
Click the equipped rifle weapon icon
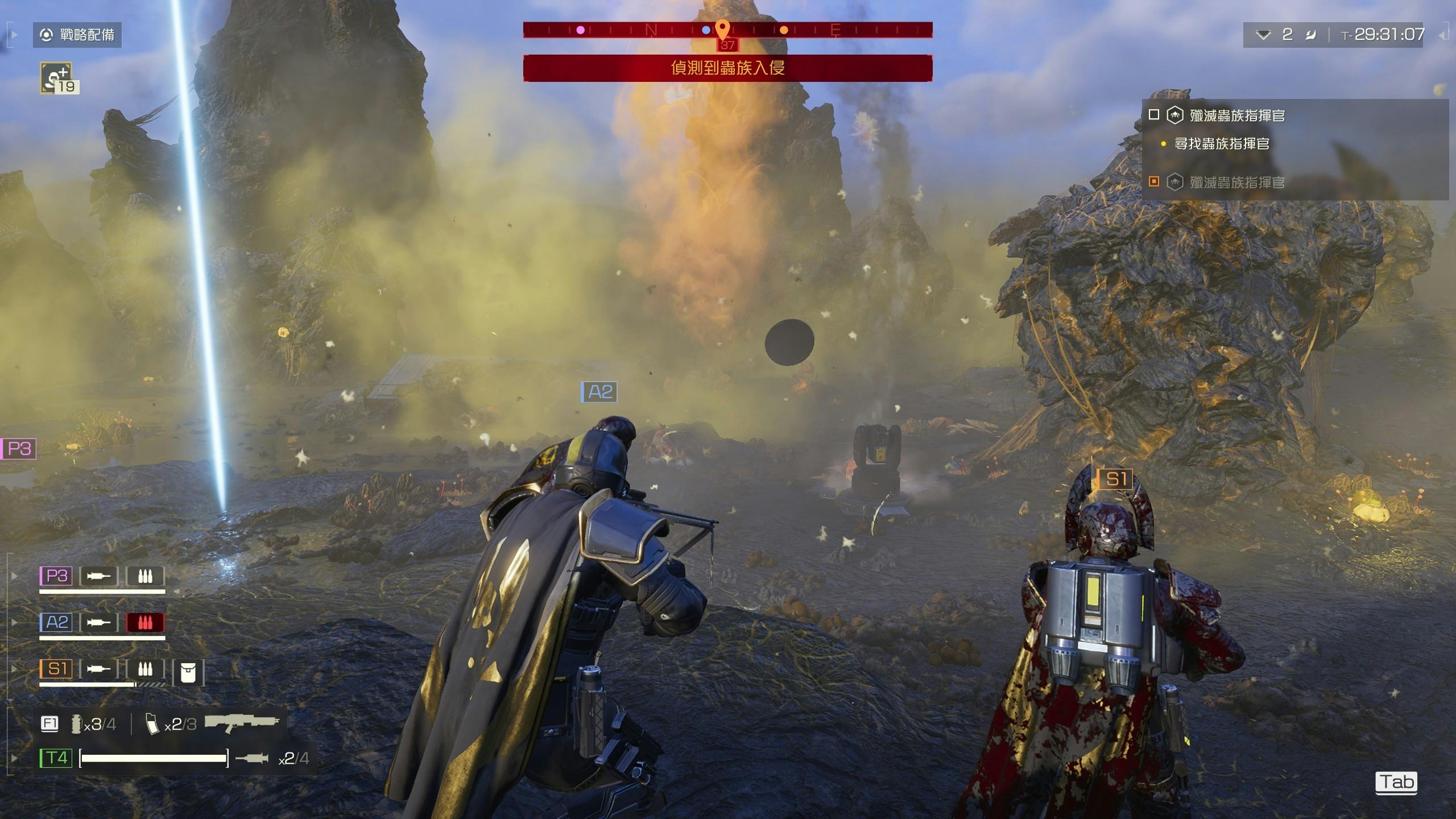tap(242, 722)
